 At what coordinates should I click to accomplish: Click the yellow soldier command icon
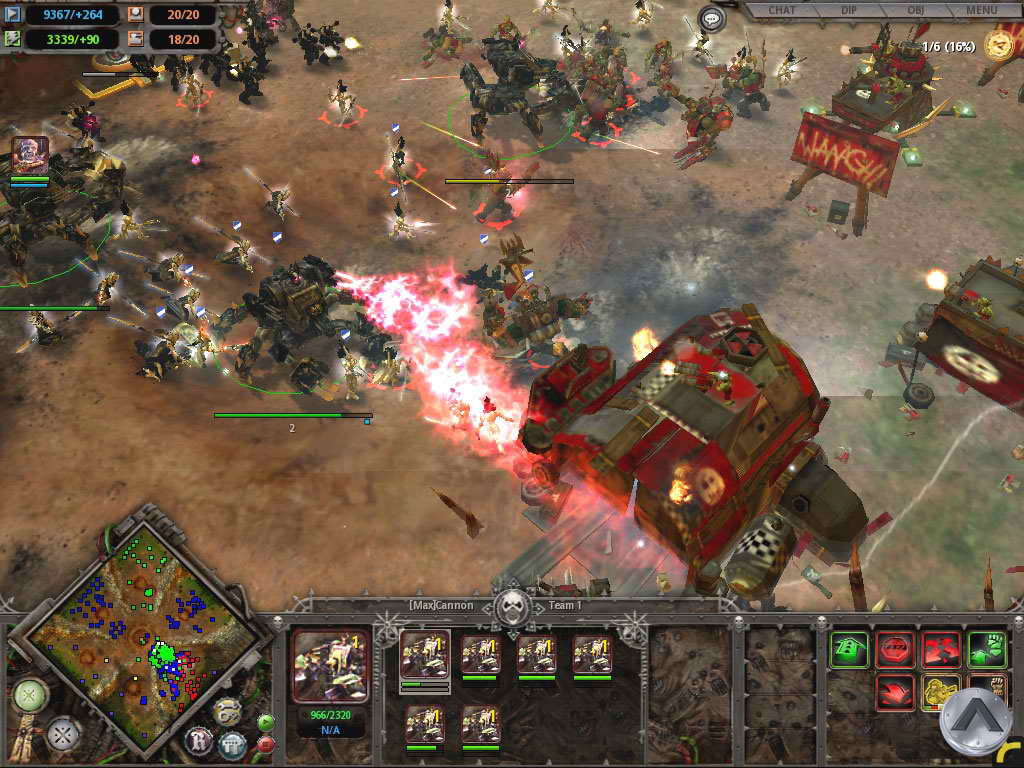[x=940, y=694]
